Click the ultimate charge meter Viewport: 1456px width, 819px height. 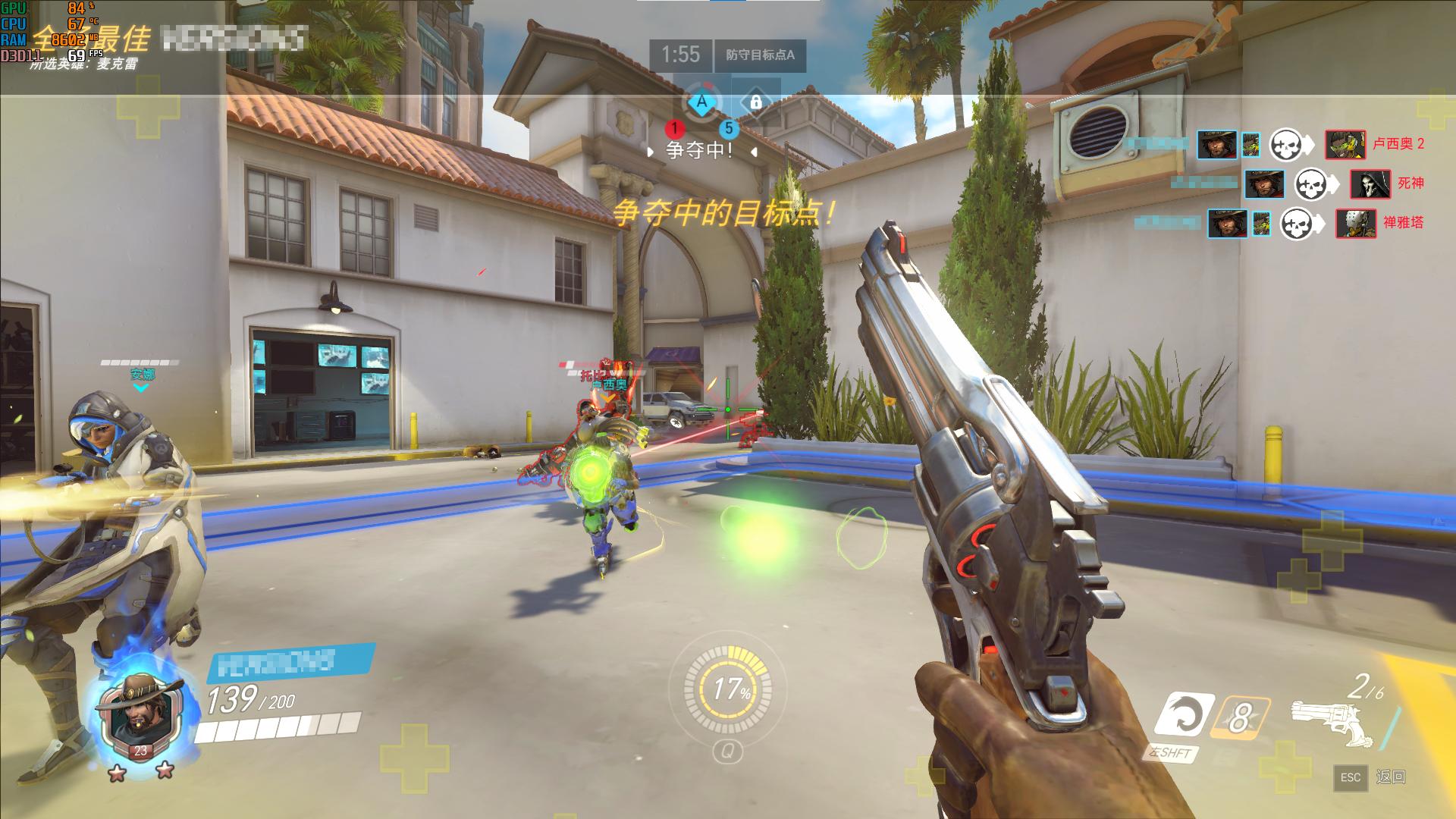(x=728, y=689)
